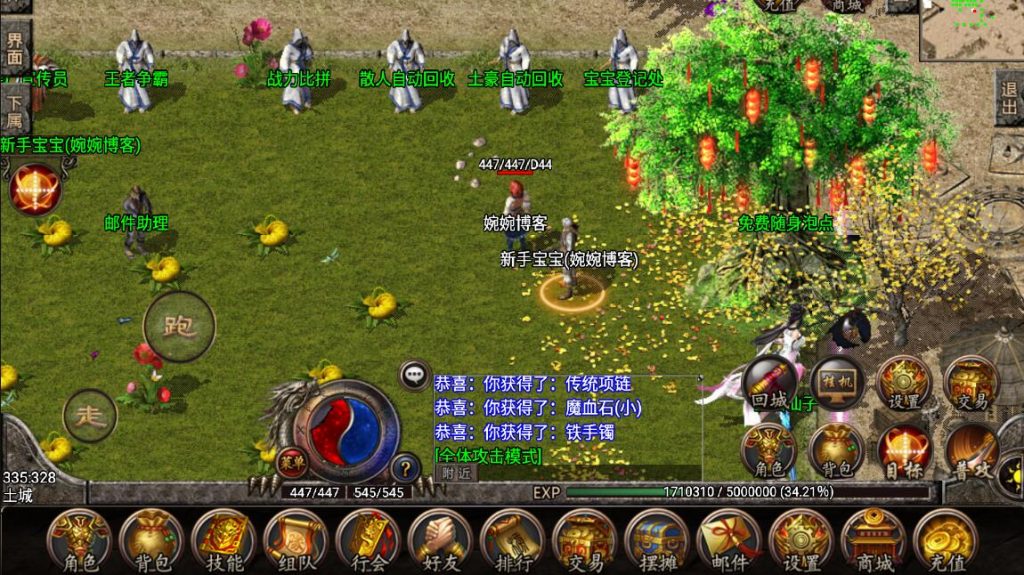Tap the 走 walk button
The image size is (1024, 575).
pos(90,415)
